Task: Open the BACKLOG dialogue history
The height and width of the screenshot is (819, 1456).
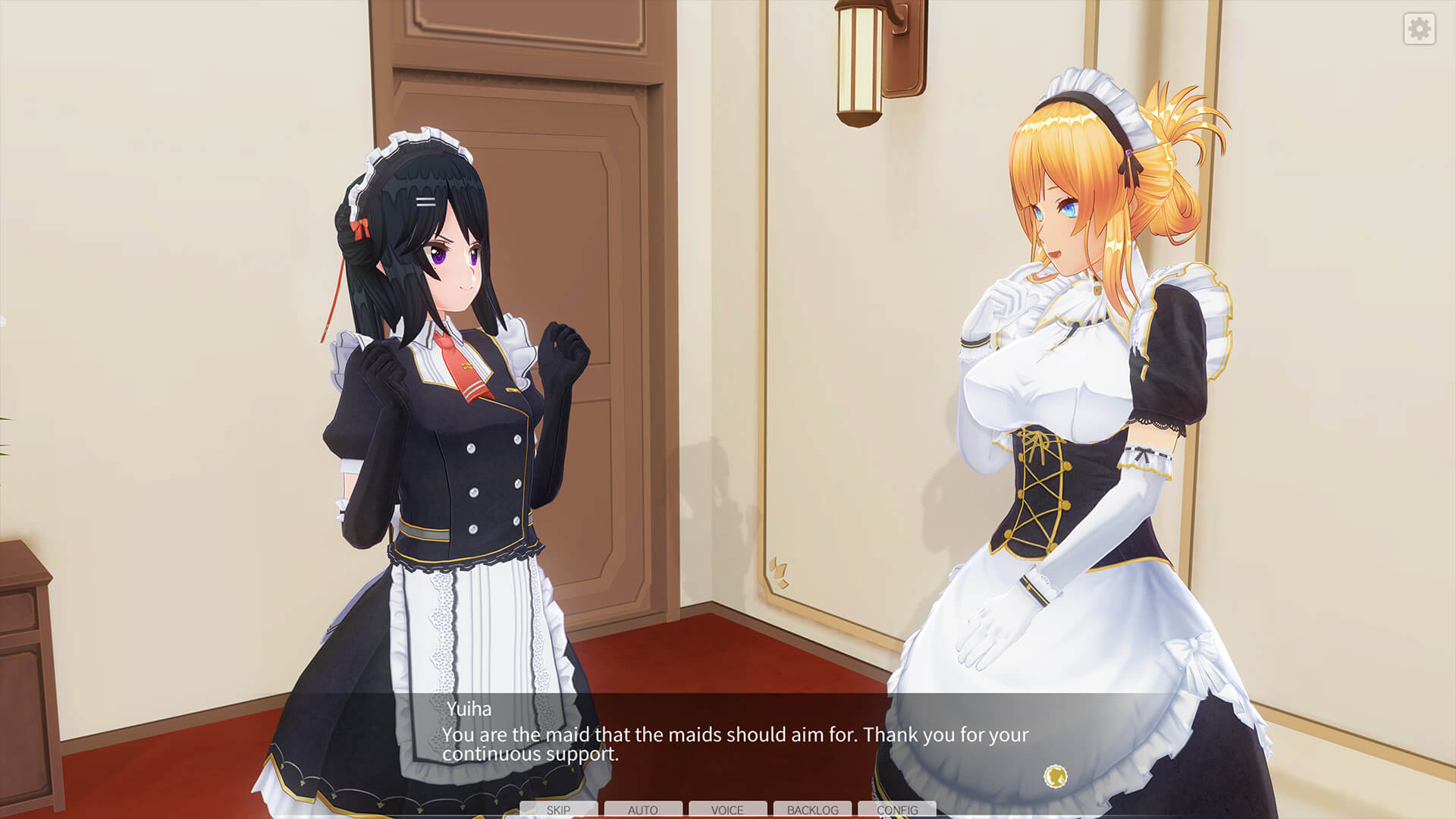Action: (812, 809)
